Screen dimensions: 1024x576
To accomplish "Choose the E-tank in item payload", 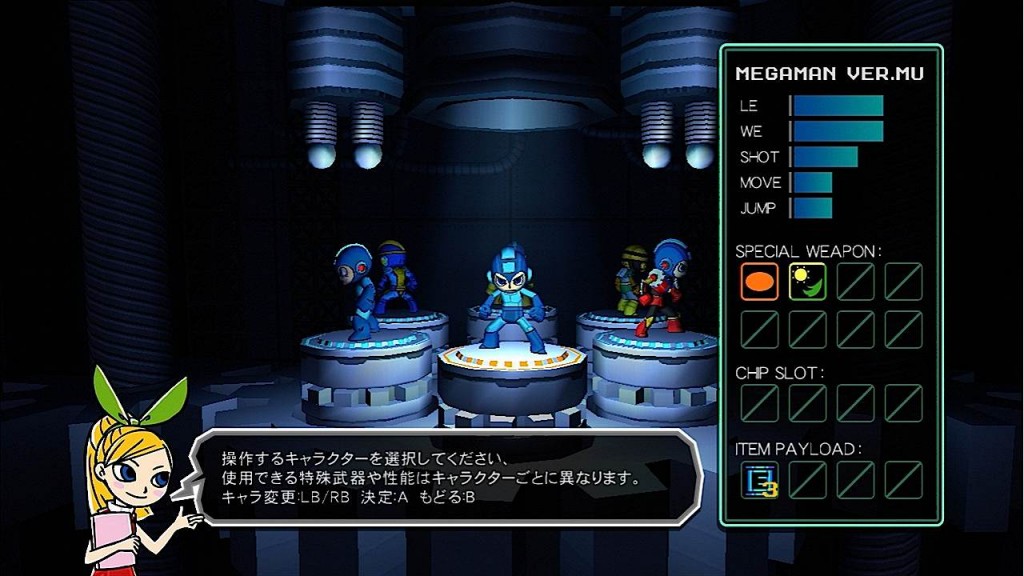I will click(758, 480).
